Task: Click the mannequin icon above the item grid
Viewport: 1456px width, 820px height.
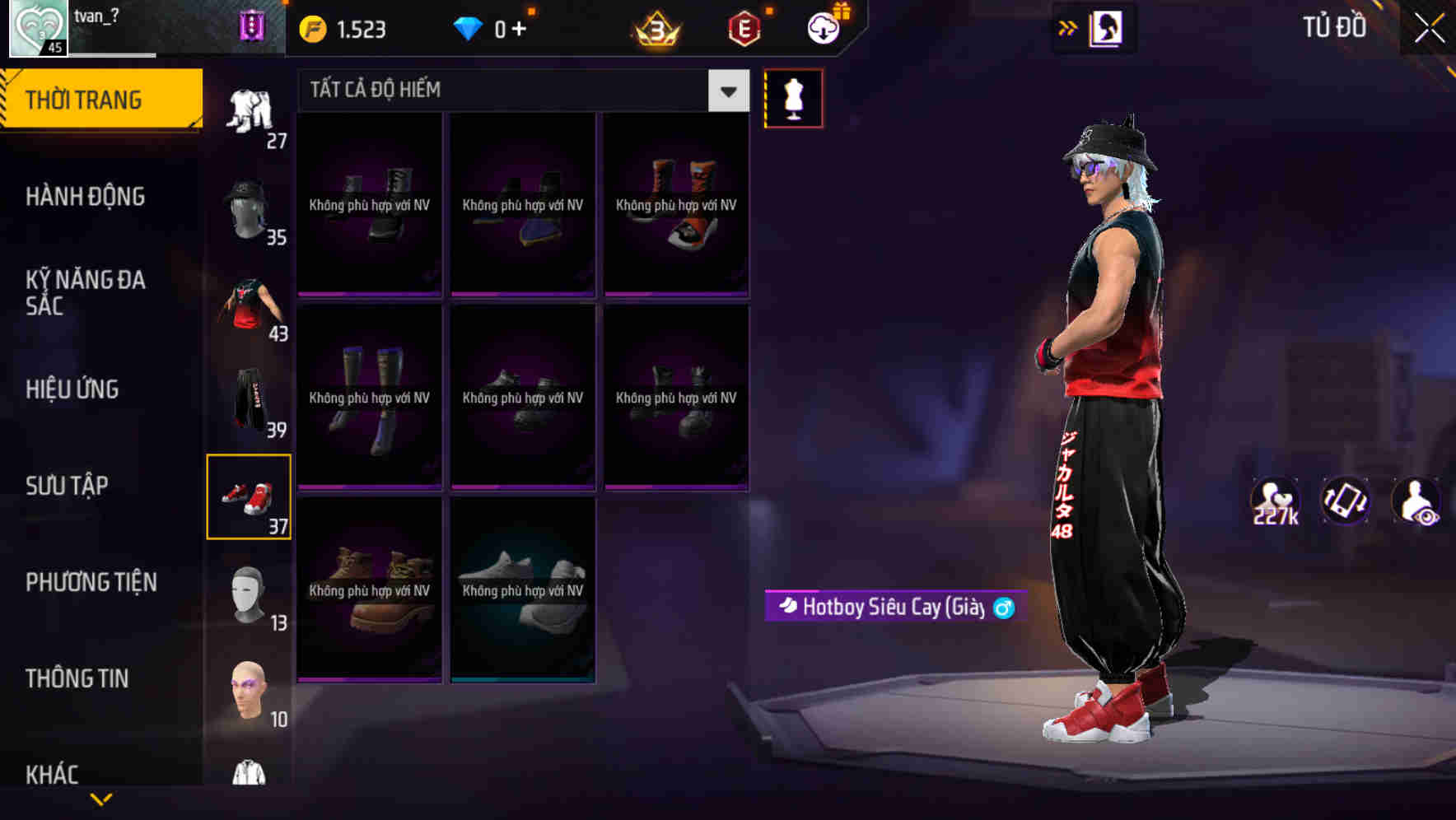Action: pos(794,97)
